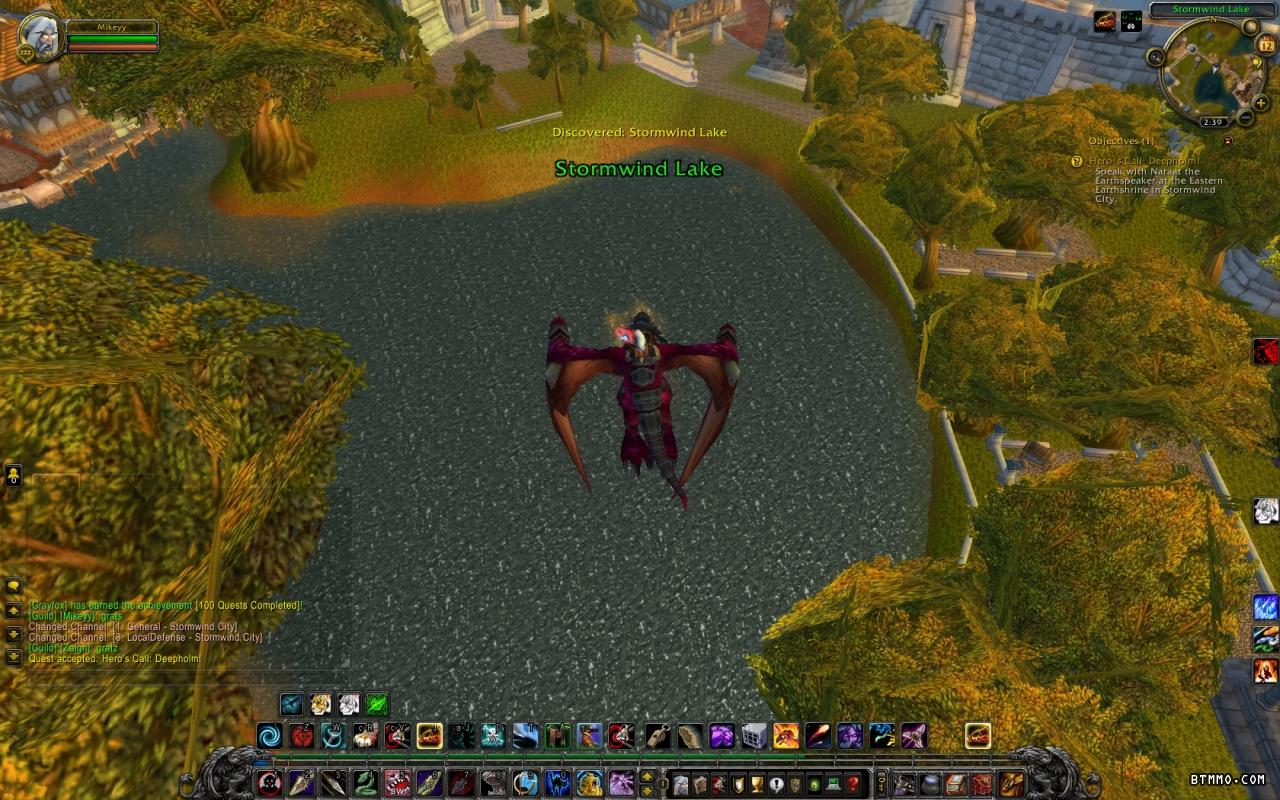Select the Hero's Call: Deepholm quest objective
The image size is (1280, 800).
tap(1144, 161)
